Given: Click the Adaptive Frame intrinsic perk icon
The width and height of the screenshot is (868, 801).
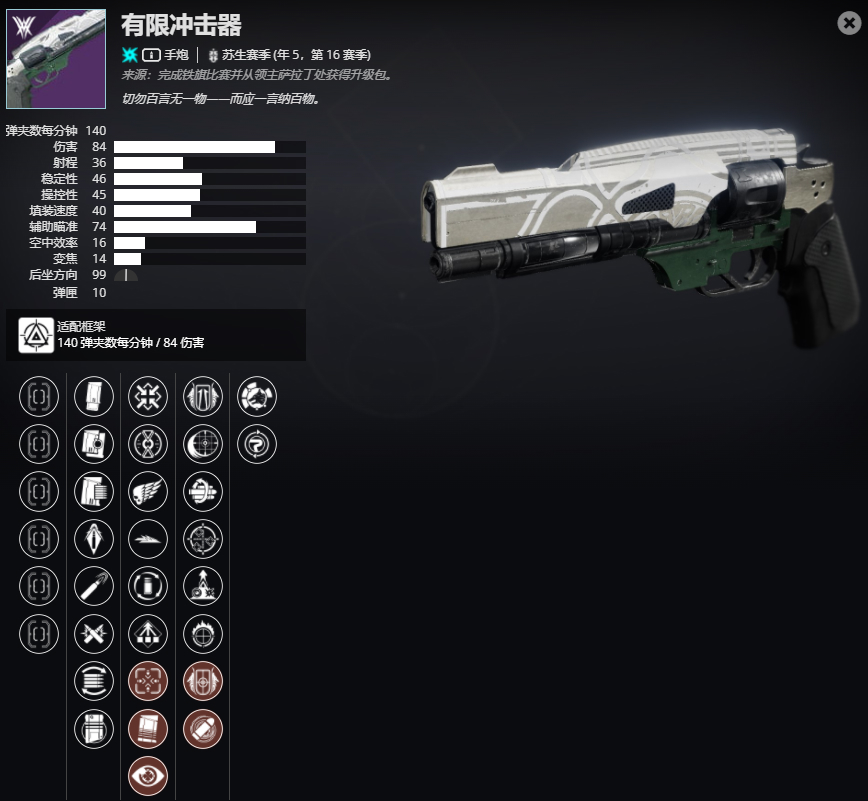Looking at the screenshot, I should tap(38, 335).
